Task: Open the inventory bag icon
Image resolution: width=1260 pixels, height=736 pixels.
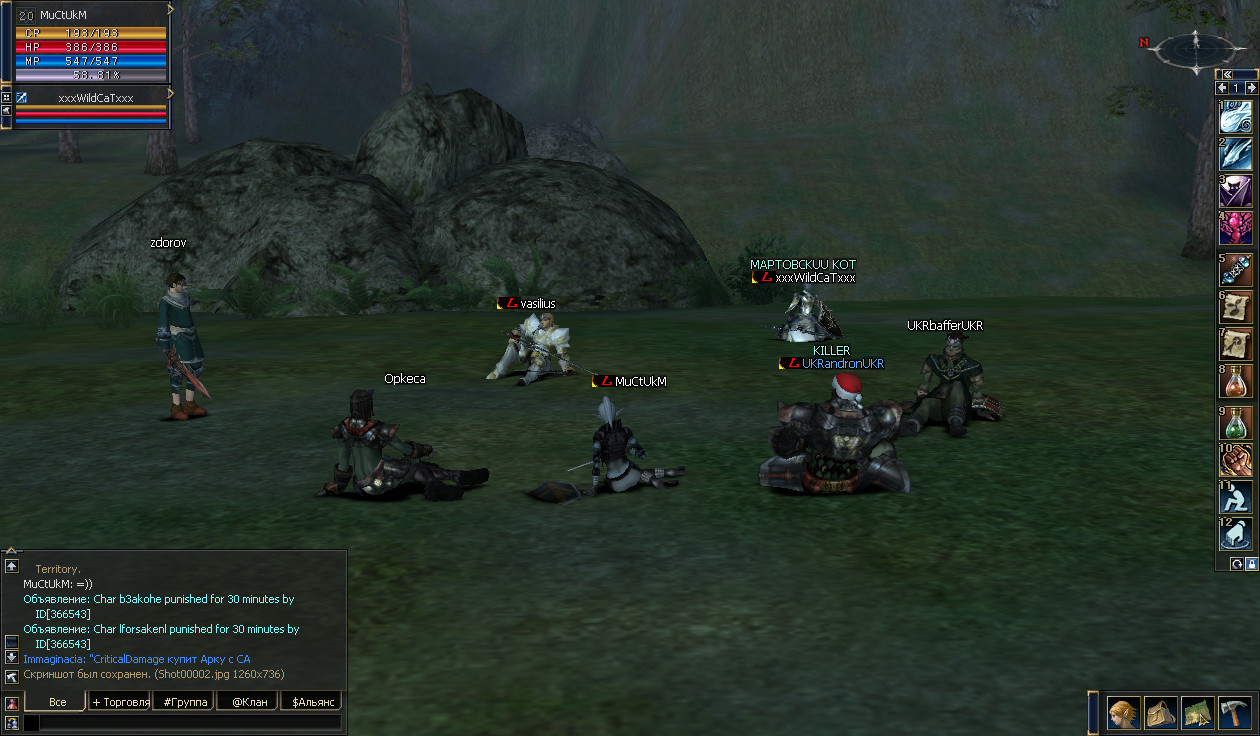Action: click(1161, 712)
